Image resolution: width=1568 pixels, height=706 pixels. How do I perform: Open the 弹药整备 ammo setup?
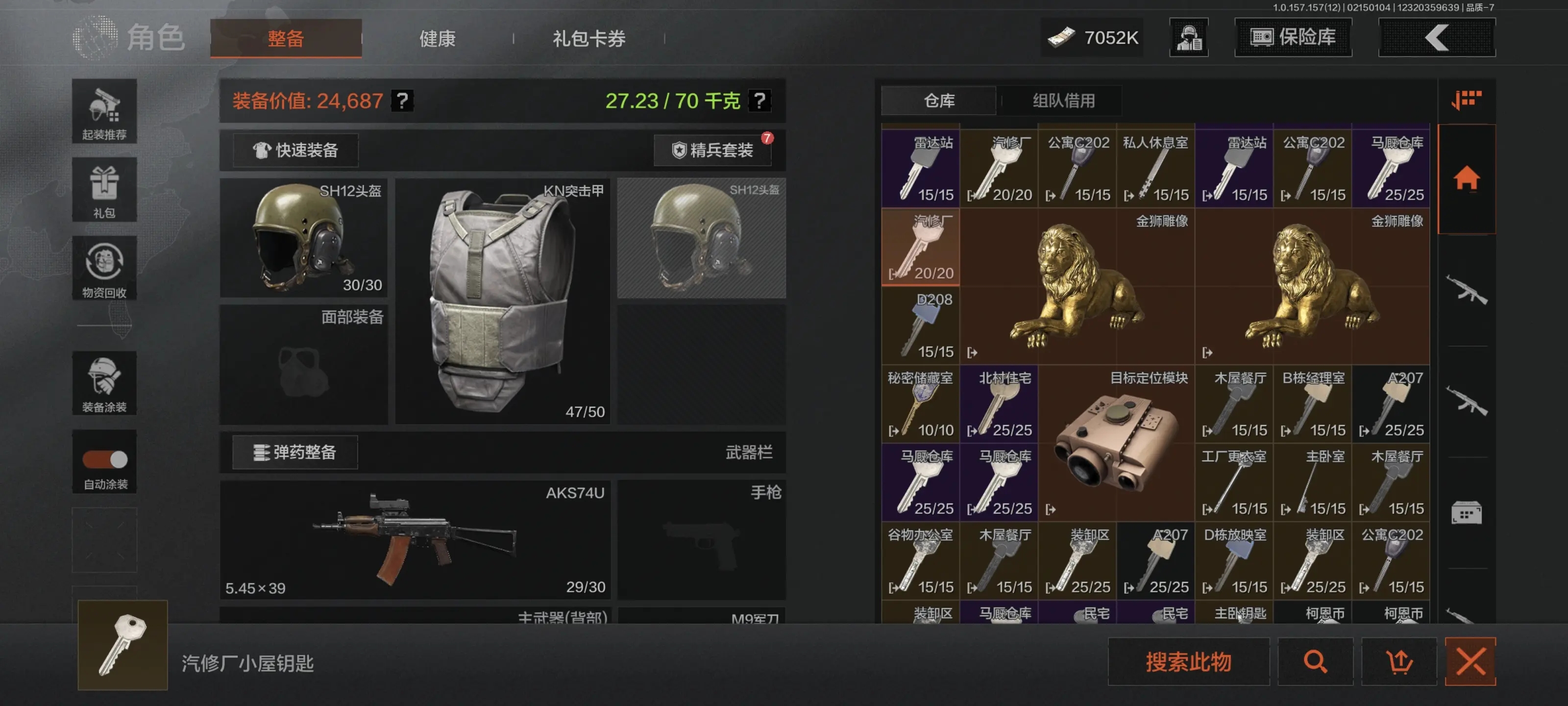pos(295,452)
